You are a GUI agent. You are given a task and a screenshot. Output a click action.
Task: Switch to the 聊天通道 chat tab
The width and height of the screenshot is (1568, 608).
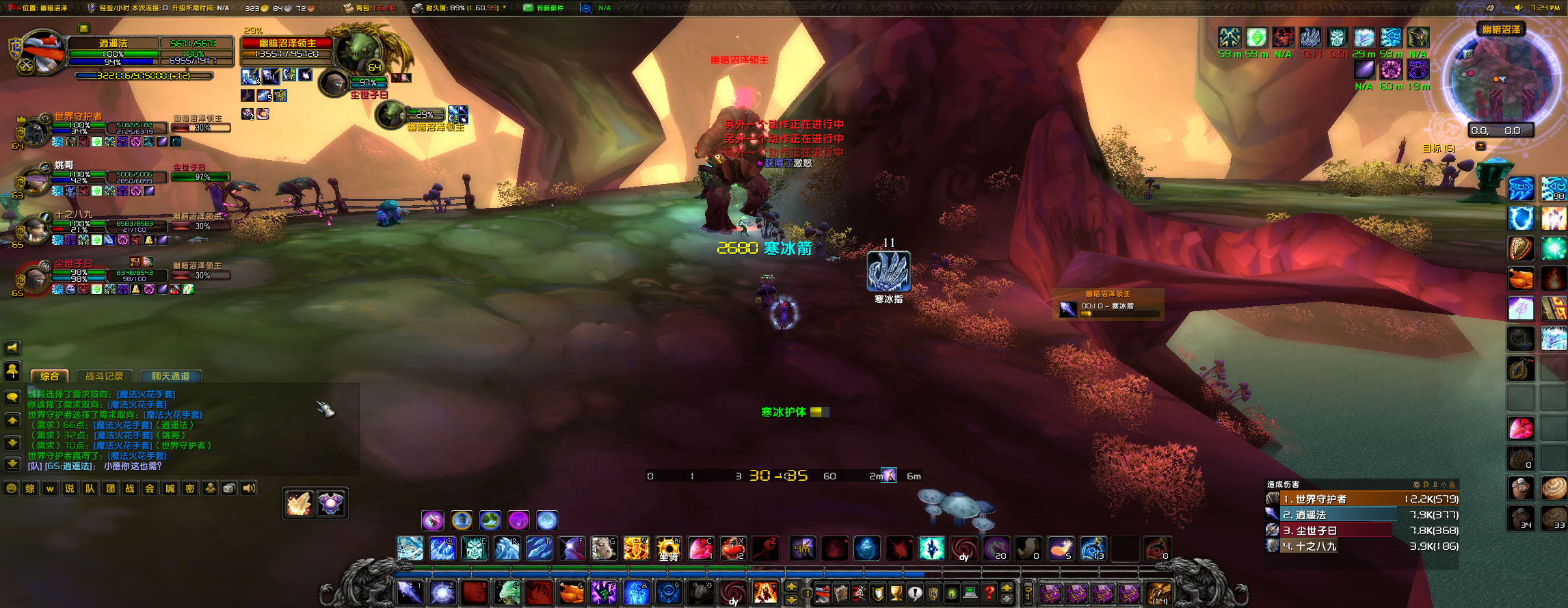(171, 375)
